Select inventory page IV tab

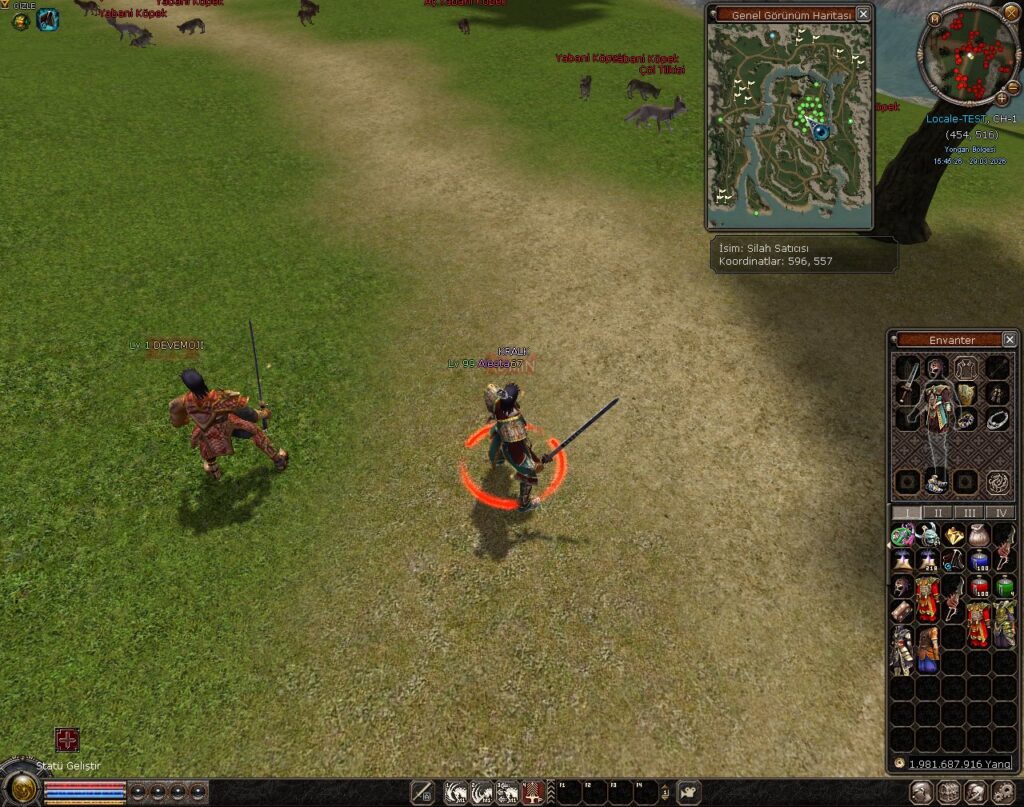pos(1001,512)
